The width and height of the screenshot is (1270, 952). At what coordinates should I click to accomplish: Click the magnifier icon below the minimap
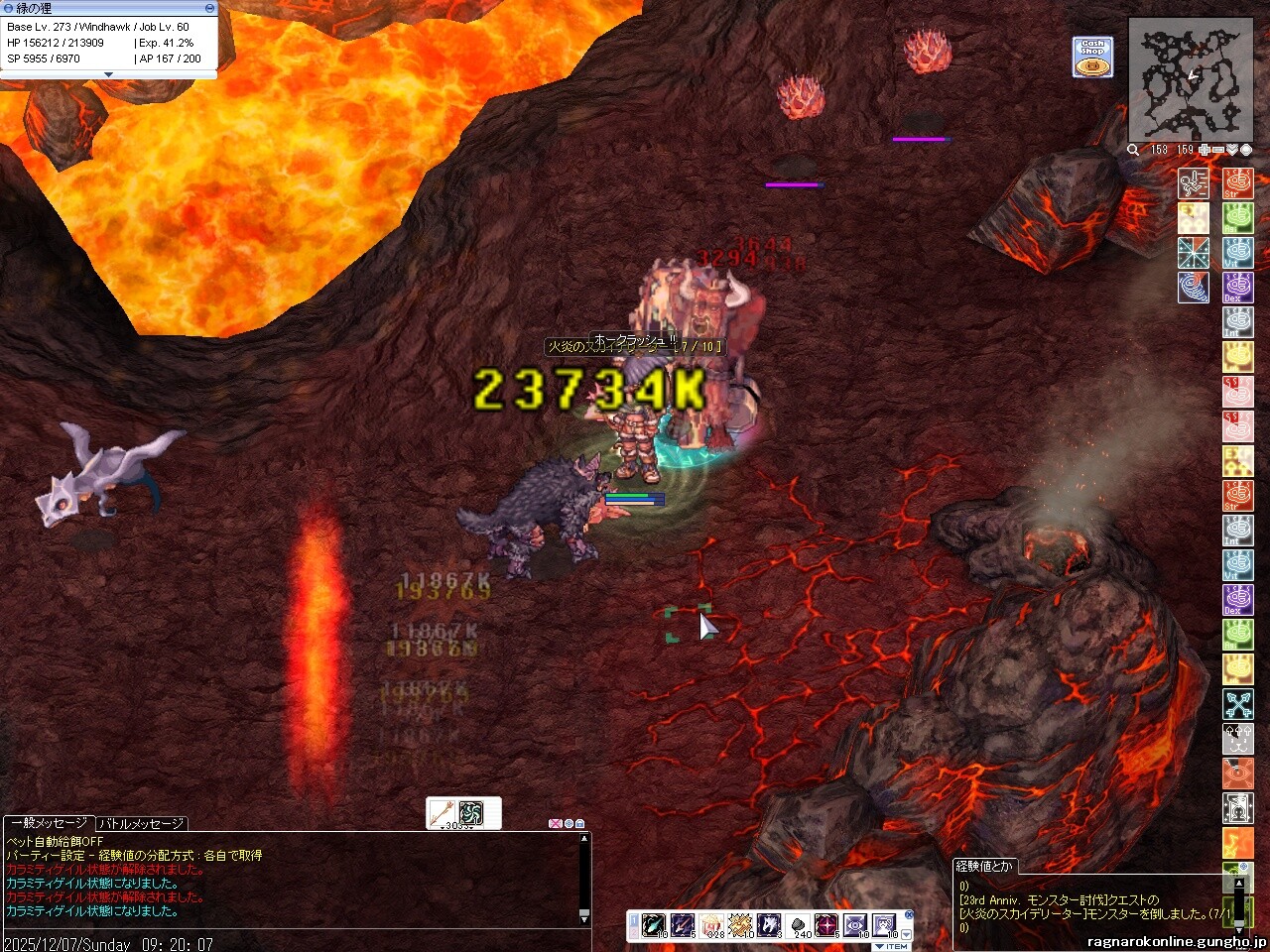click(x=1133, y=150)
